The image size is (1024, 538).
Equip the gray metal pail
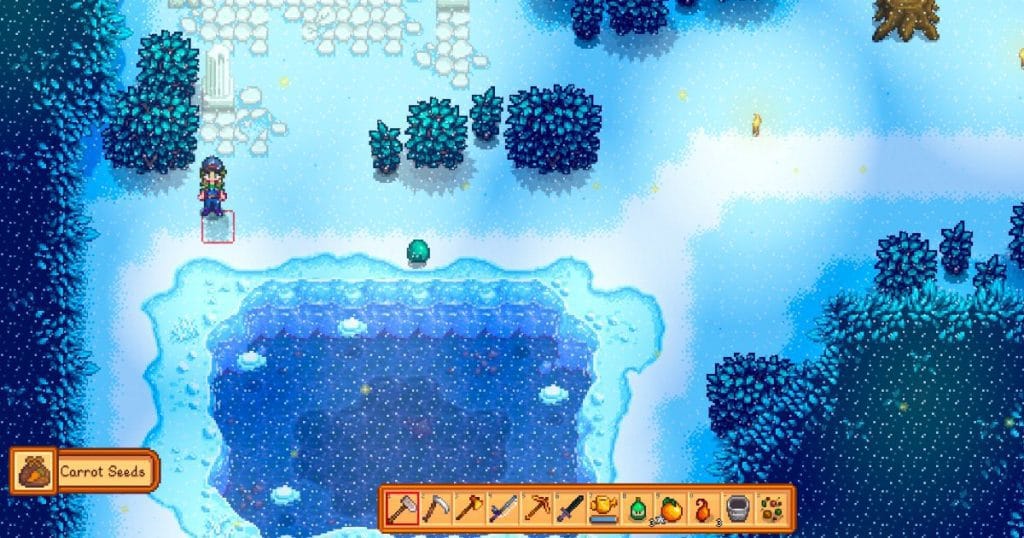coord(738,508)
